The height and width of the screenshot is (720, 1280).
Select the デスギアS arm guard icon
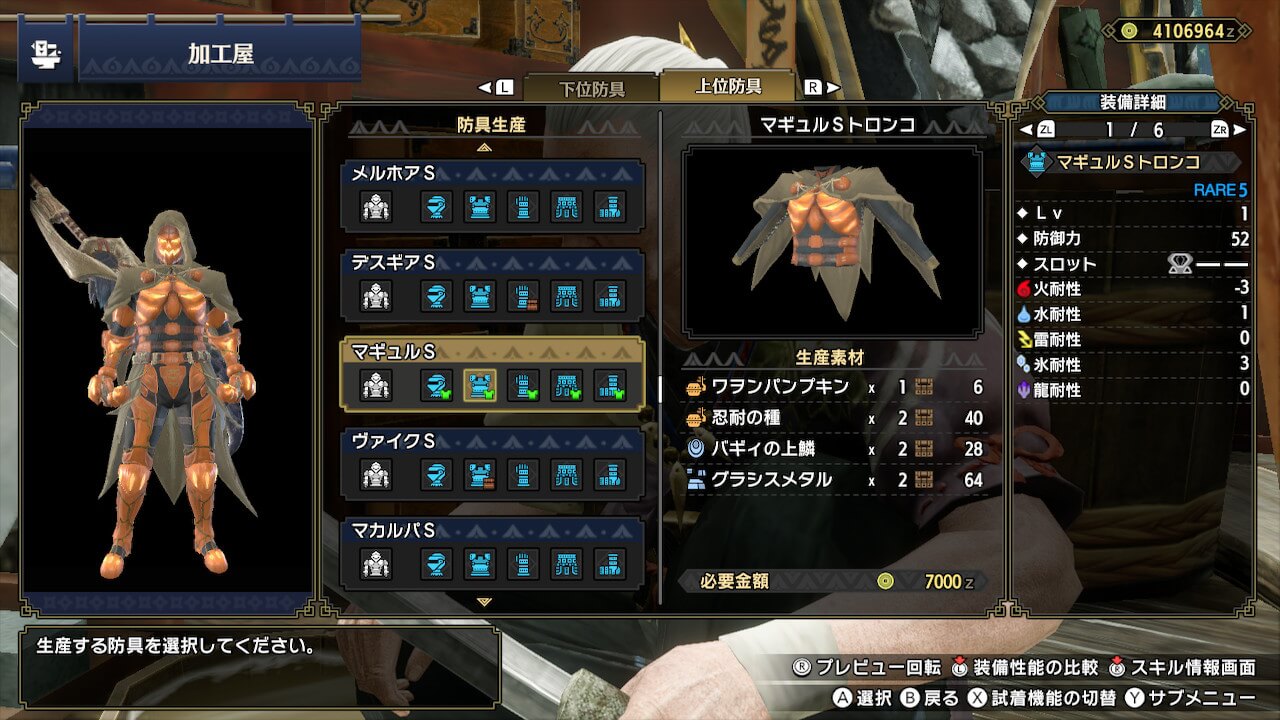pos(523,296)
